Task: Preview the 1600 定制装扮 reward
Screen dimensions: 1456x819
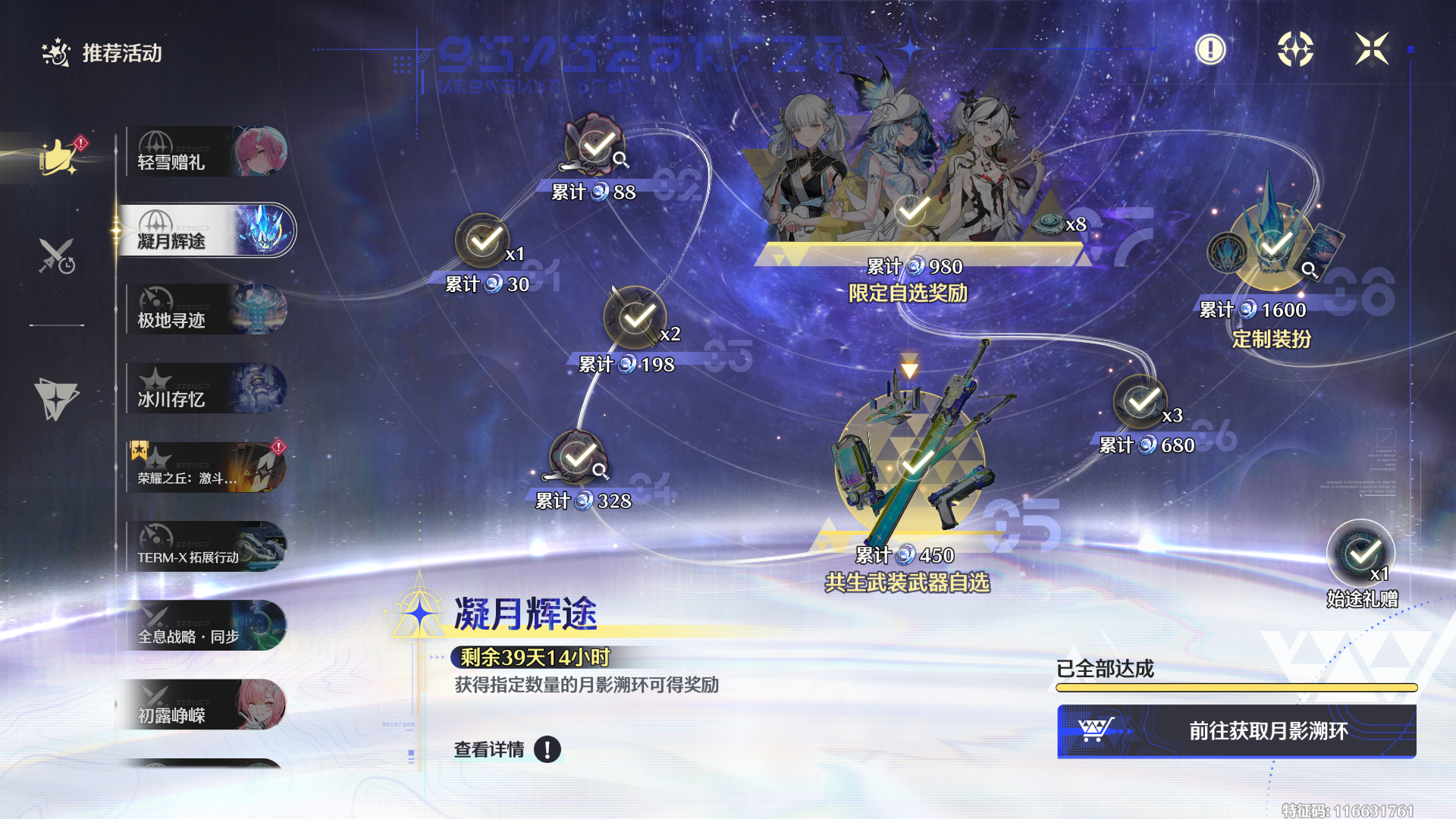Action: coord(1274,243)
